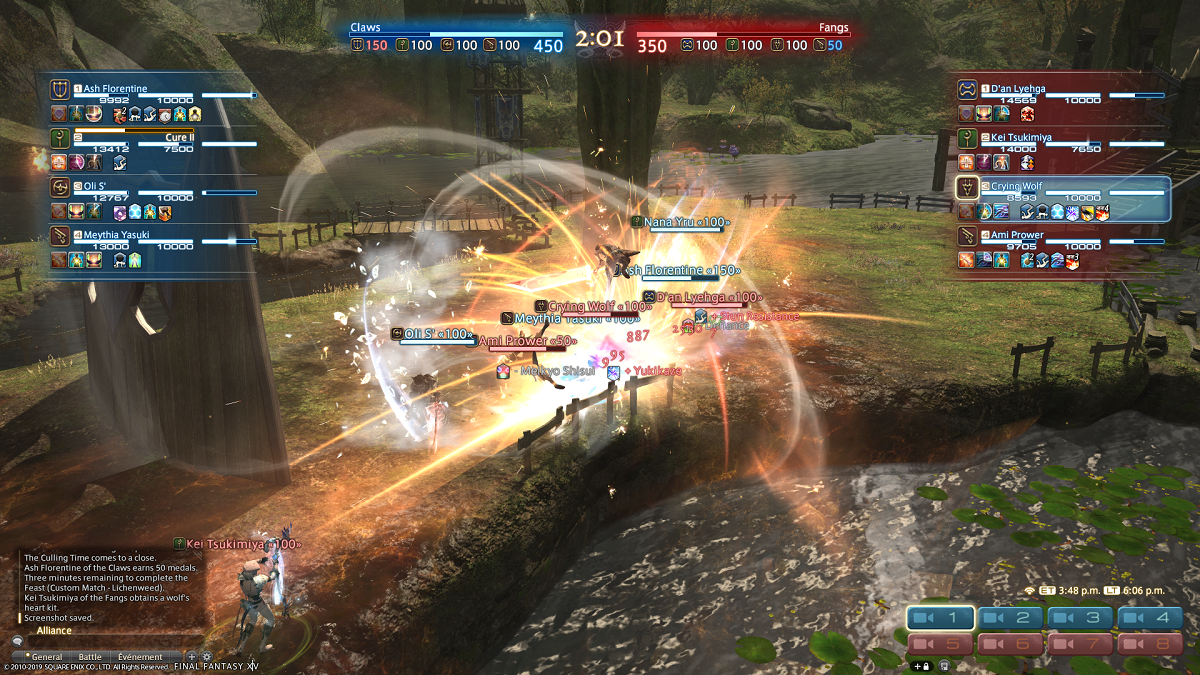Switch to red camera 8

(x=1151, y=645)
